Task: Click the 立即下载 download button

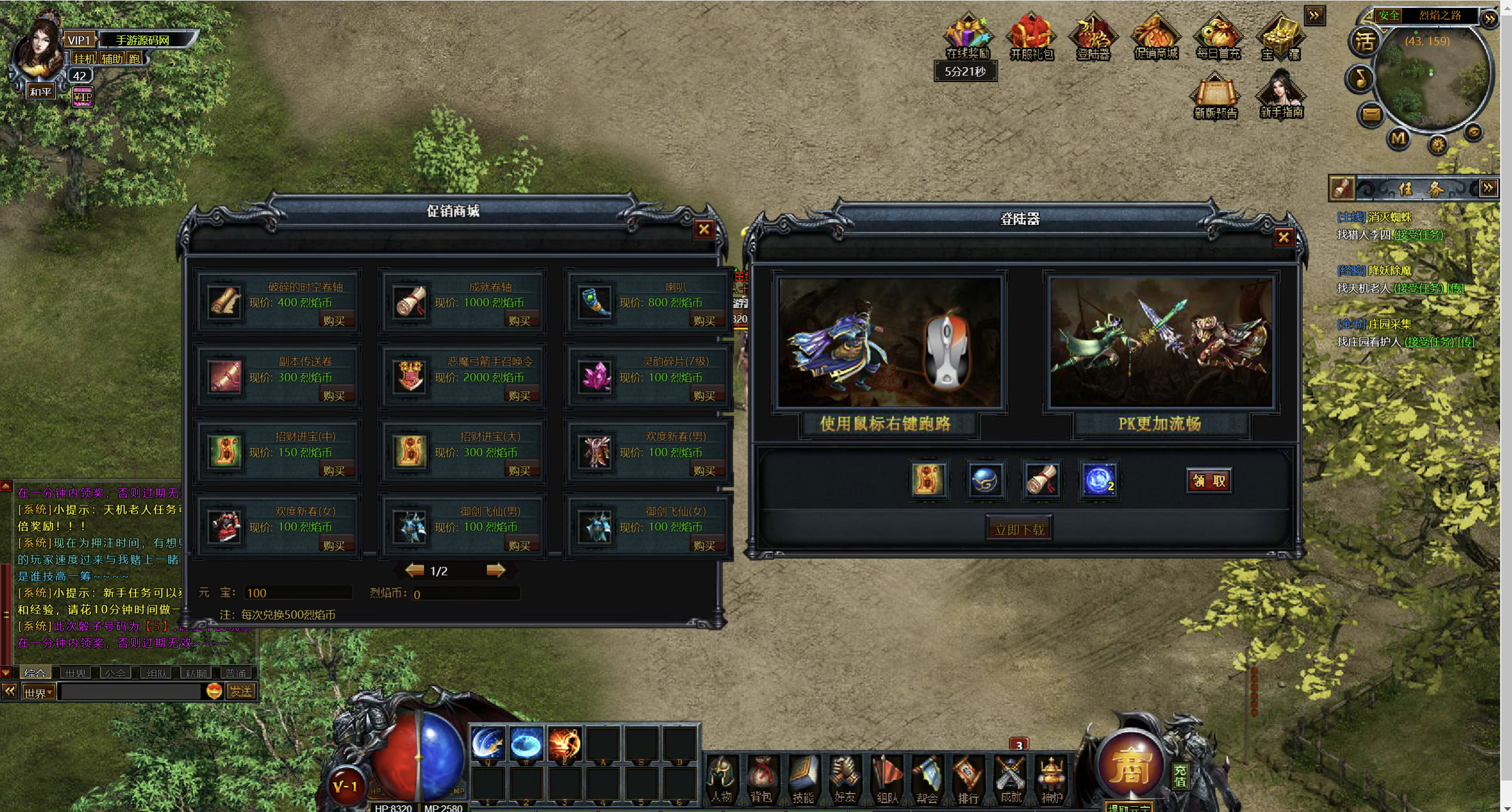Action: coord(1019,529)
